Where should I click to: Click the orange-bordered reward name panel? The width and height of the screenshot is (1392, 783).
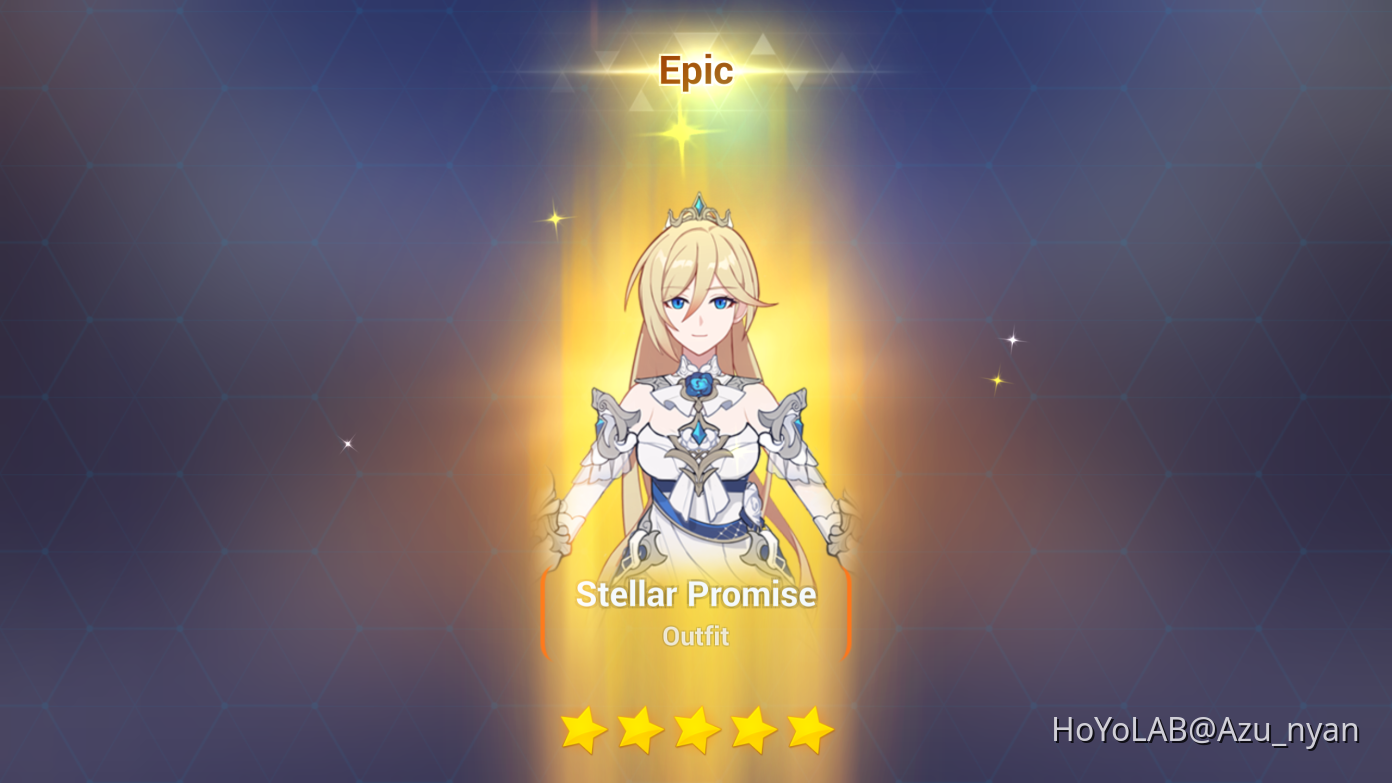[x=696, y=613]
